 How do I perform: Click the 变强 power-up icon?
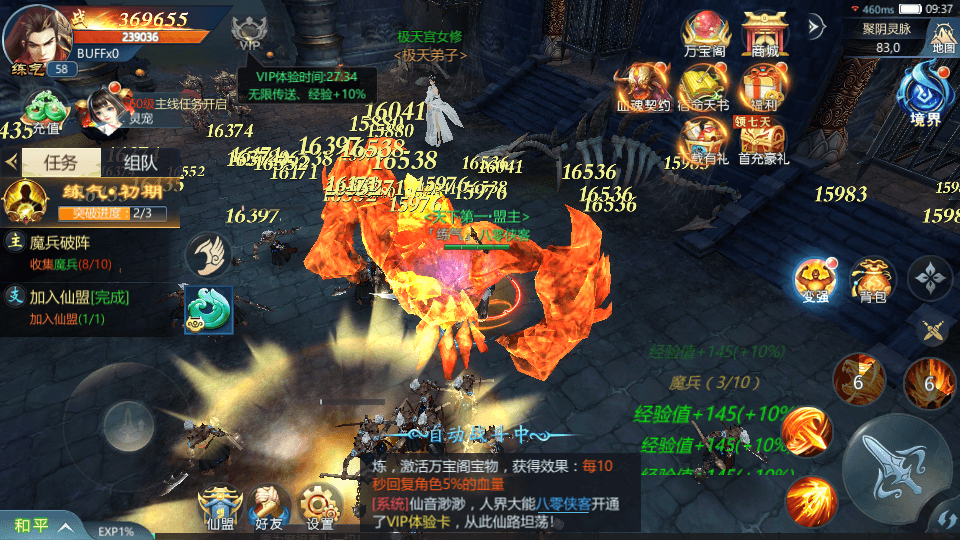click(x=814, y=280)
